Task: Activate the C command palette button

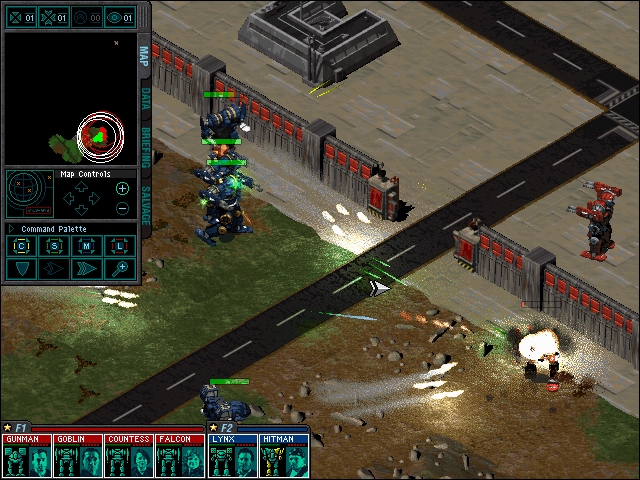Action: 23,246
